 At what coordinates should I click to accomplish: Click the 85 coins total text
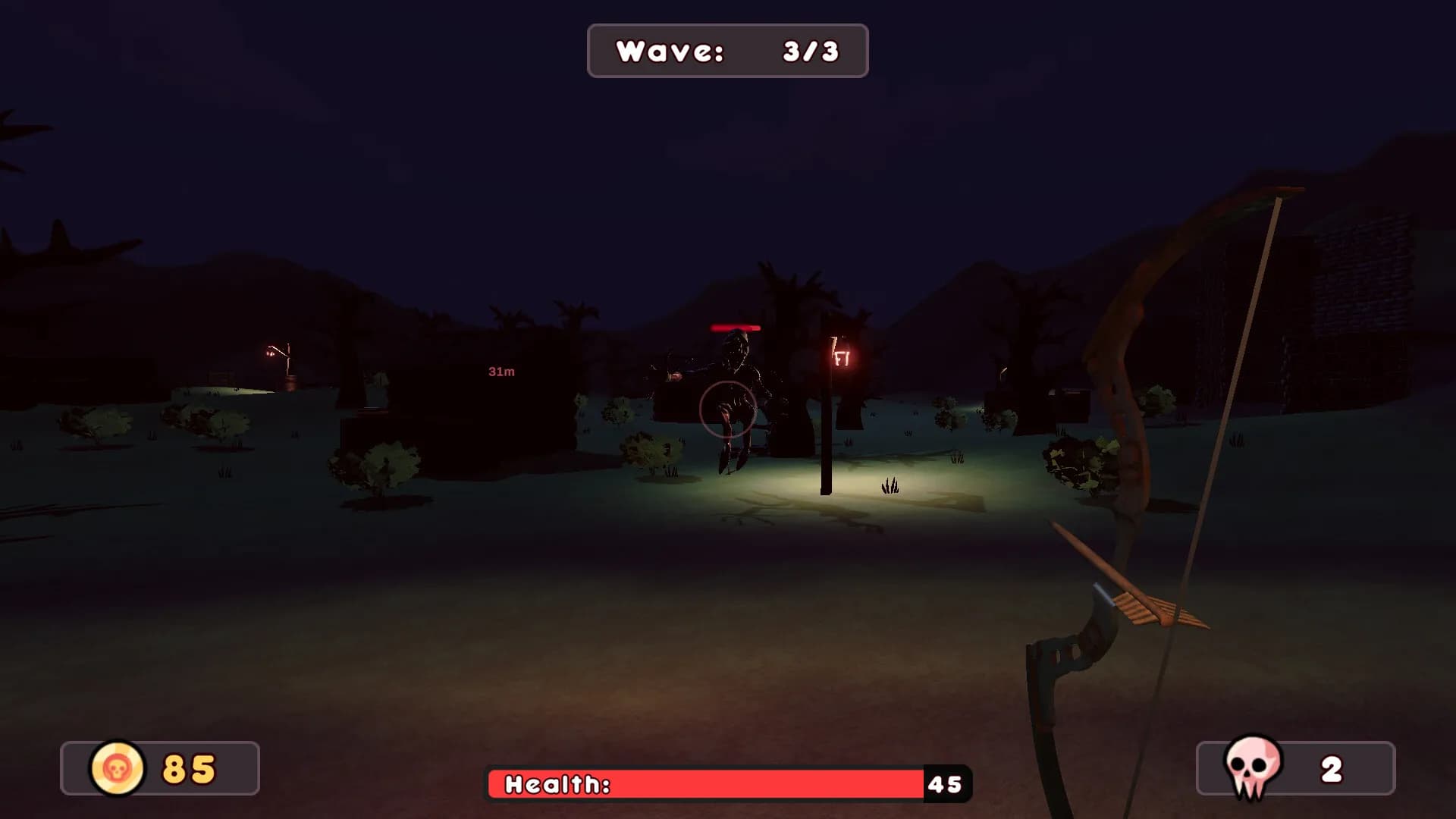click(187, 768)
